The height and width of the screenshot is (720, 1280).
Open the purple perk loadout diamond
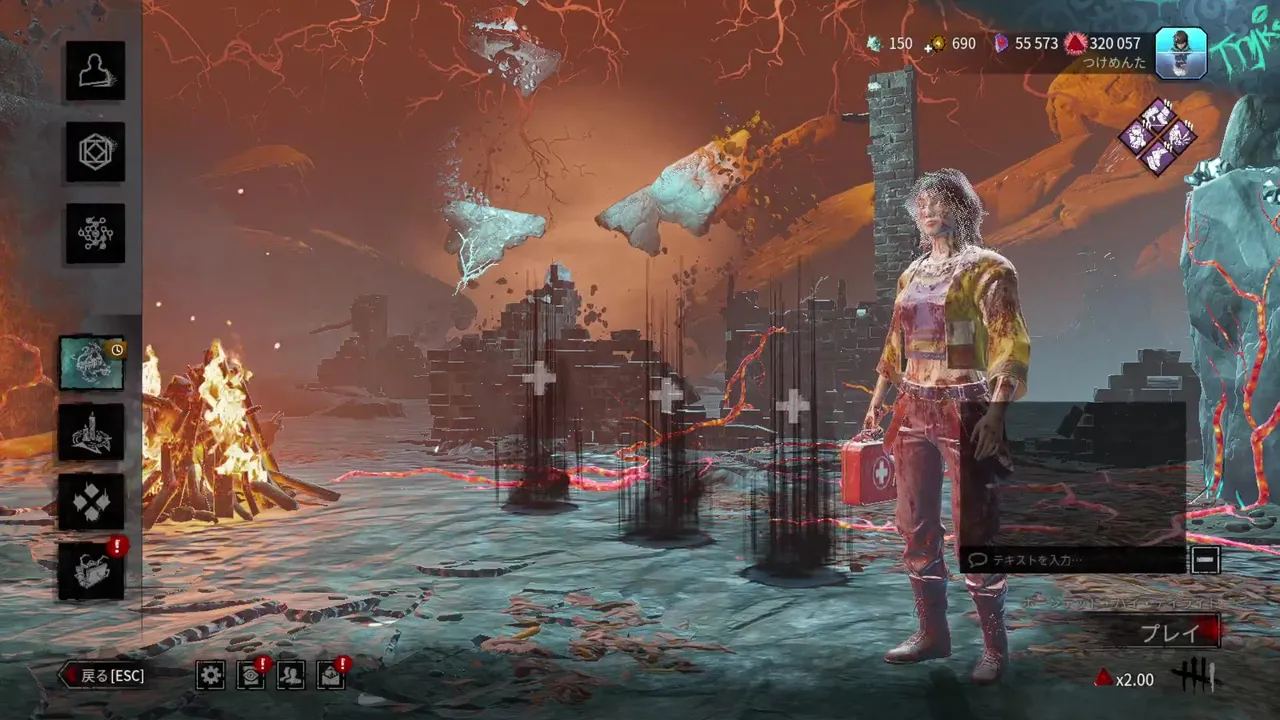pos(1158,136)
